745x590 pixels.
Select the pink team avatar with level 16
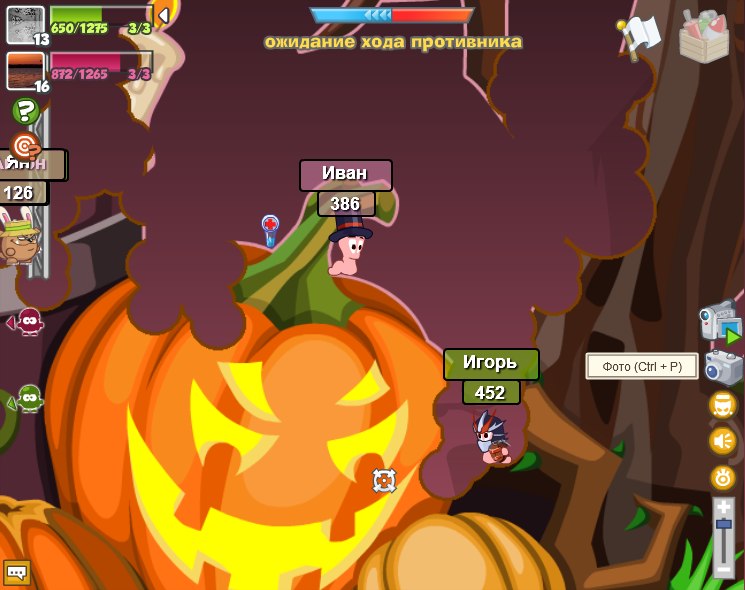(x=25, y=71)
